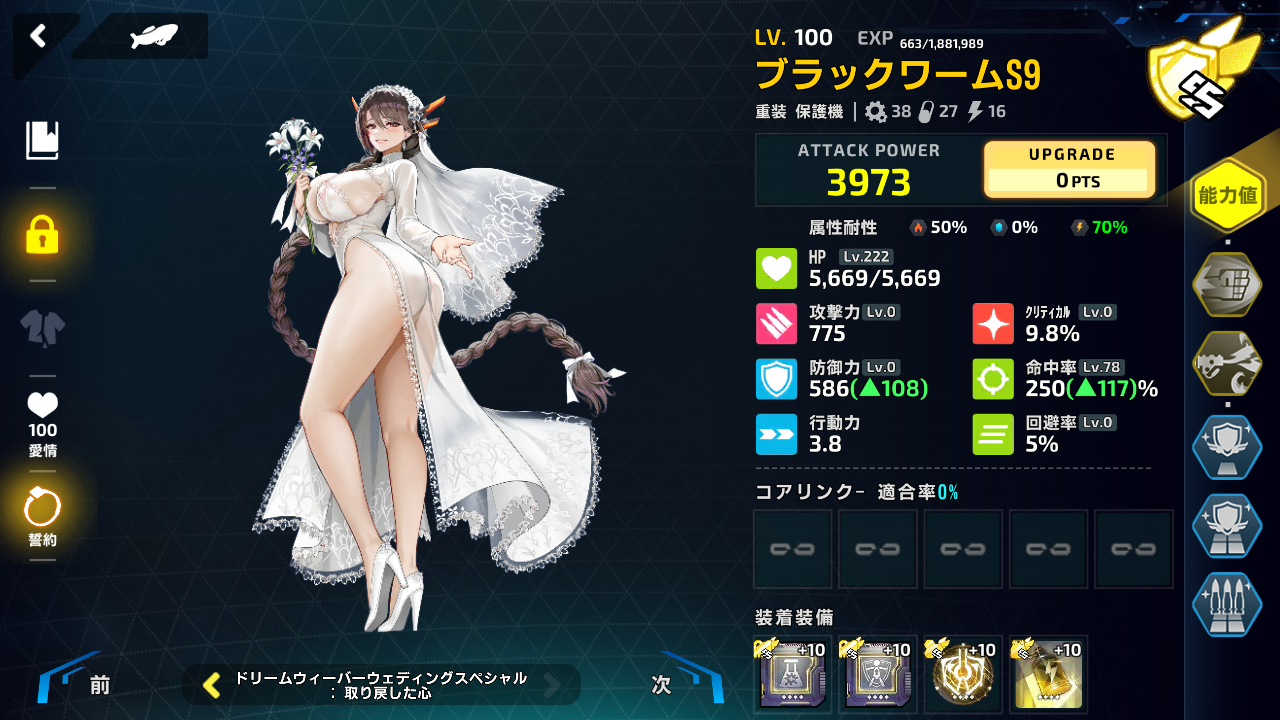
Task: Click the yellow left arrow on skin selector
Action: click(x=212, y=684)
